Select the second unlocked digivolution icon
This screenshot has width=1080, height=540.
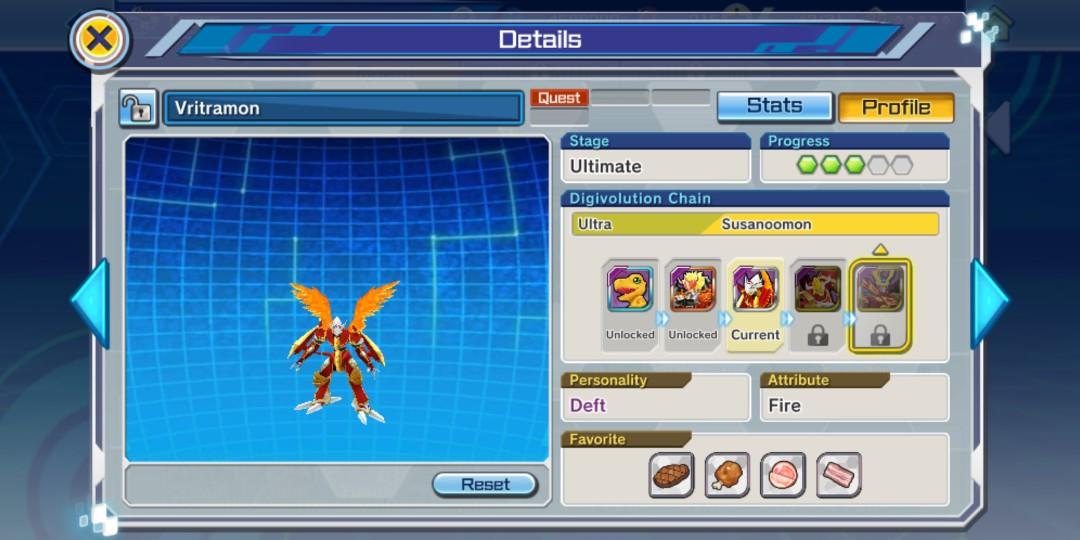tap(692, 291)
